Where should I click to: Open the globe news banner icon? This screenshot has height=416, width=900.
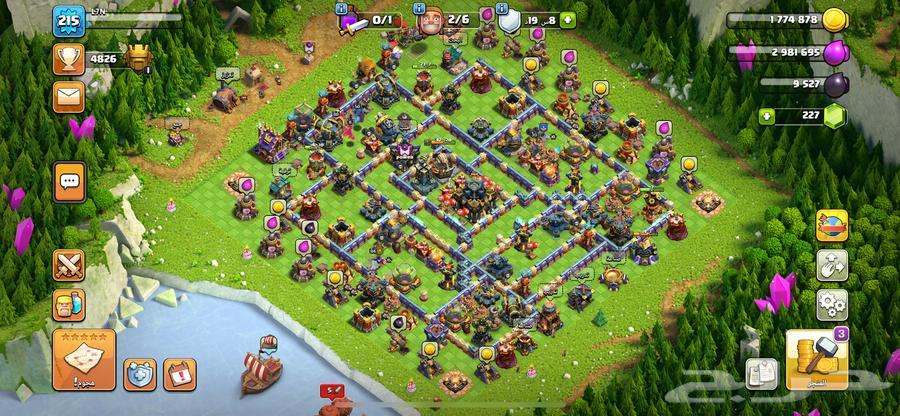[832, 226]
